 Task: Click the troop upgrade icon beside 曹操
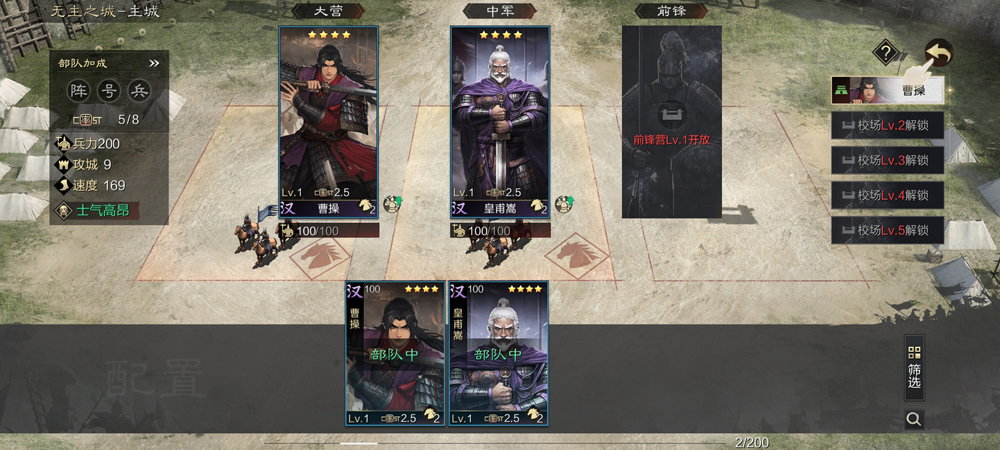pyautogui.click(x=393, y=204)
